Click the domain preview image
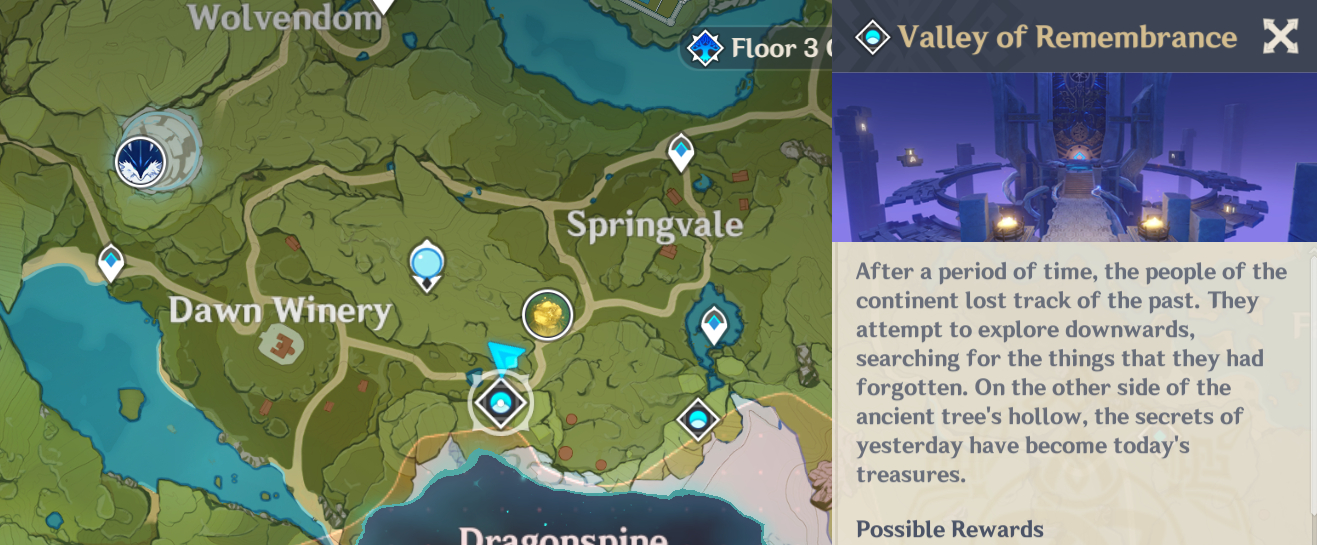The width and height of the screenshot is (1317, 545). (1074, 157)
